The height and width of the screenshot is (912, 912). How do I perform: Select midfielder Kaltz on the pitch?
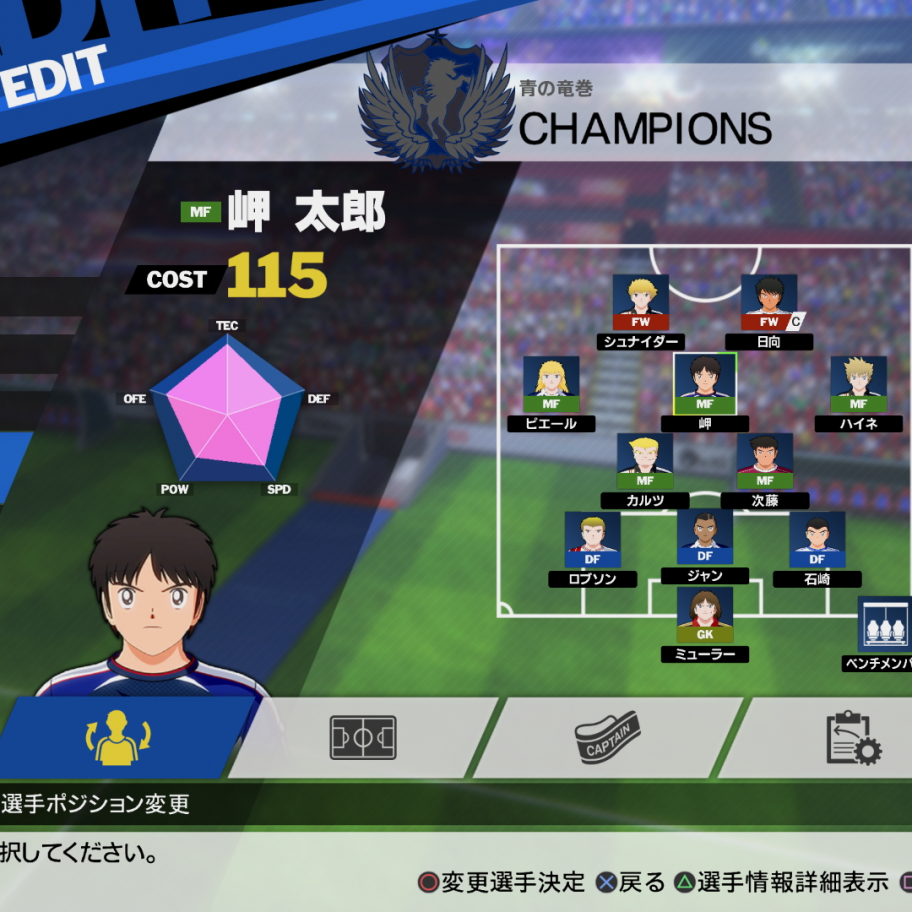pyautogui.click(x=645, y=461)
